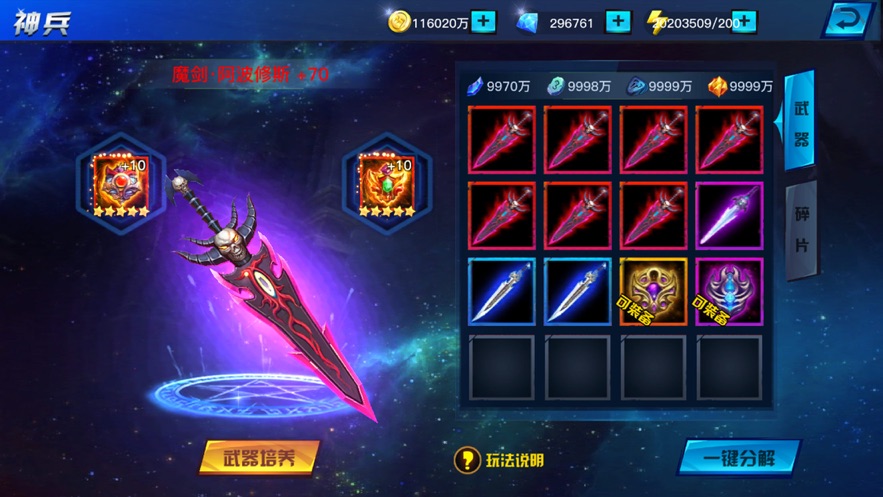Refill lightning energy with plus button

click(x=744, y=22)
